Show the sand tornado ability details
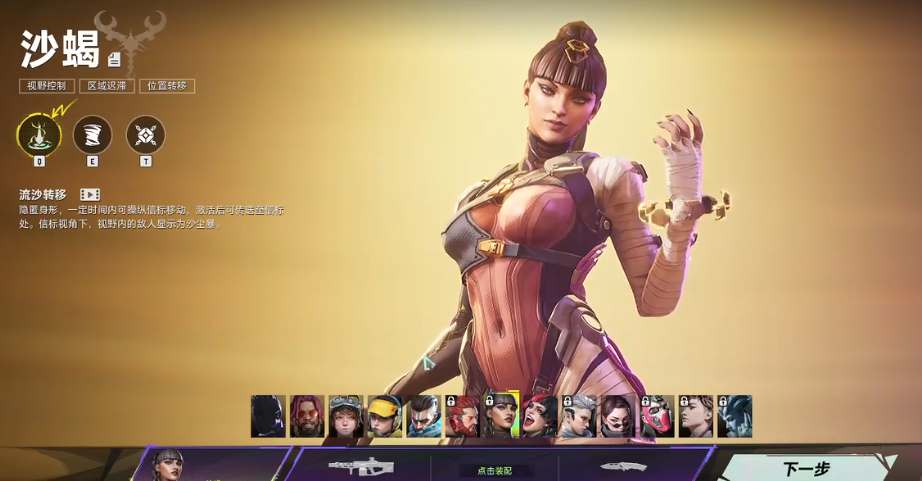The height and width of the screenshot is (481, 922). point(92,134)
